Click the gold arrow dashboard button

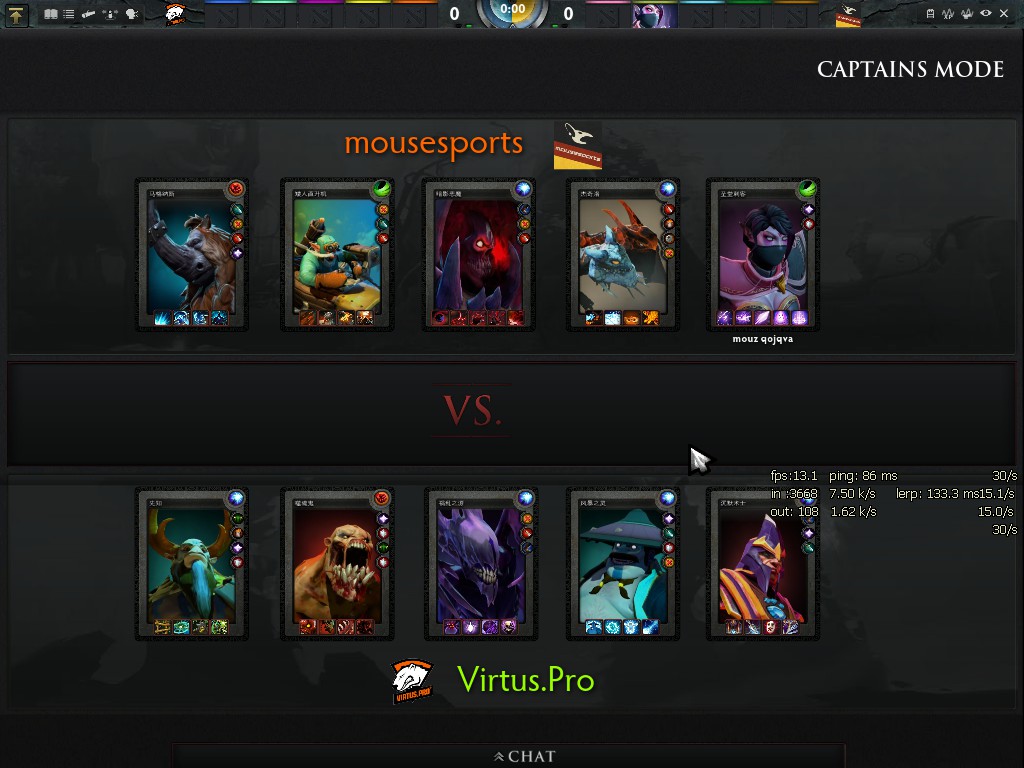click(18, 14)
